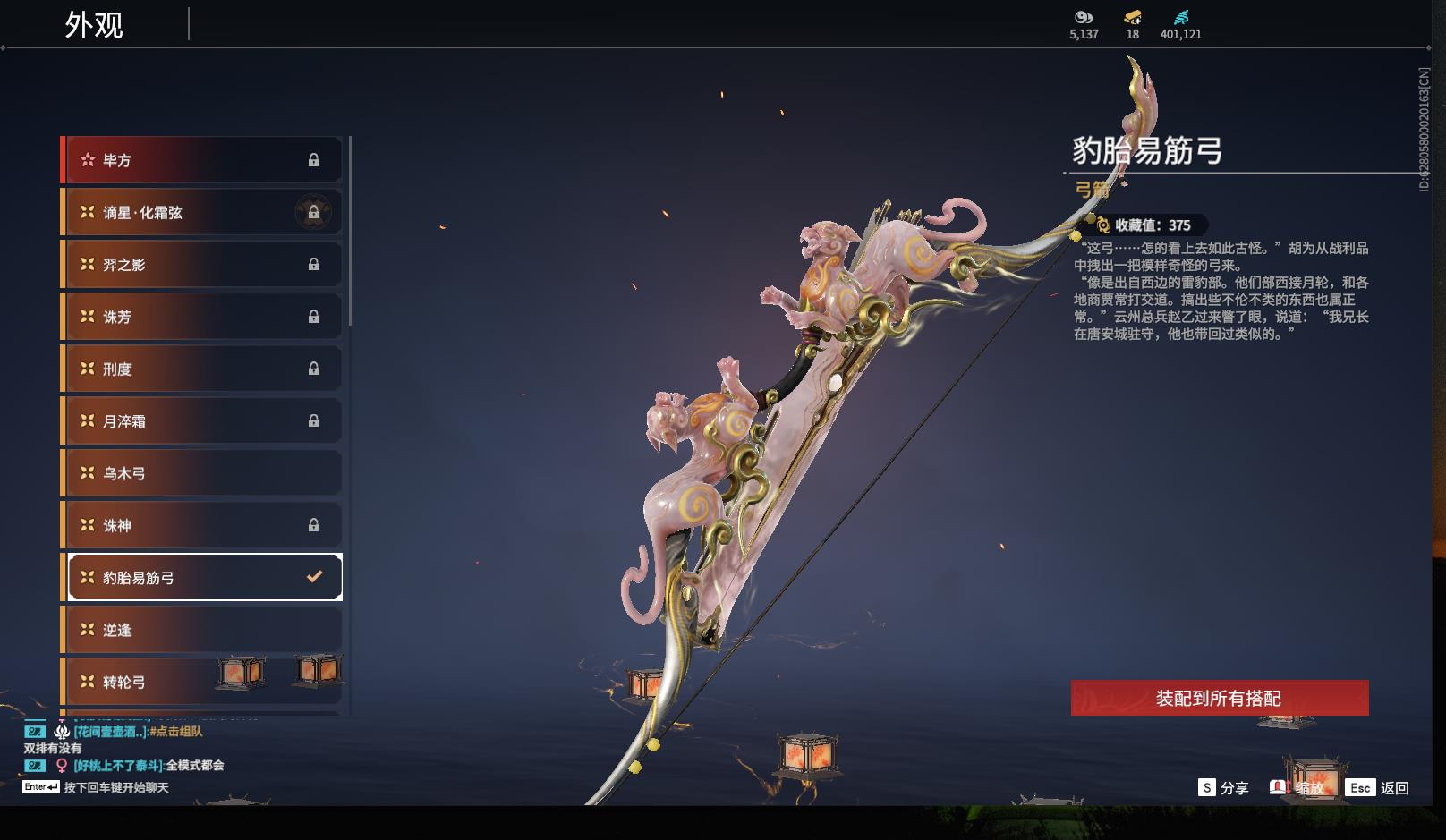This screenshot has width=1446, height=840.
Task: Preview the 逆逢 bow skin
Action: point(202,630)
